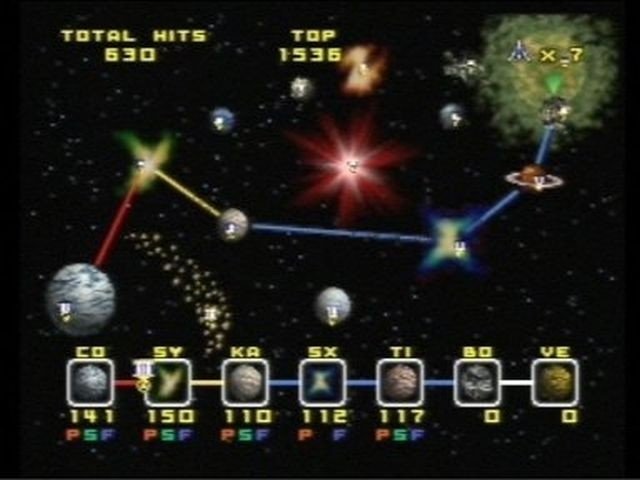Choose the KA Katina stage tile
Viewport: 640px width, 480px height.
click(x=245, y=383)
